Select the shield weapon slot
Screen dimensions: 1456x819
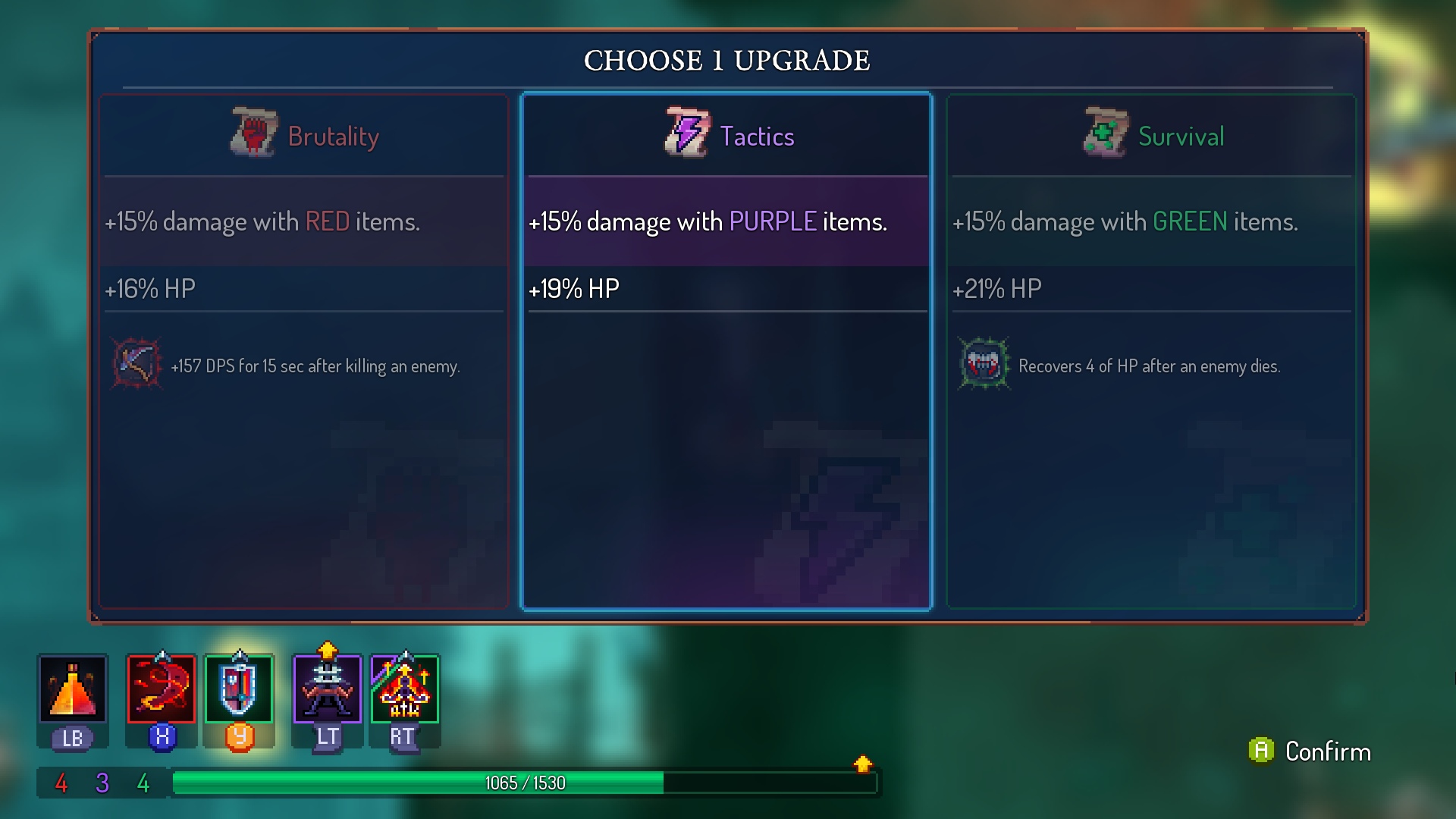point(239,689)
